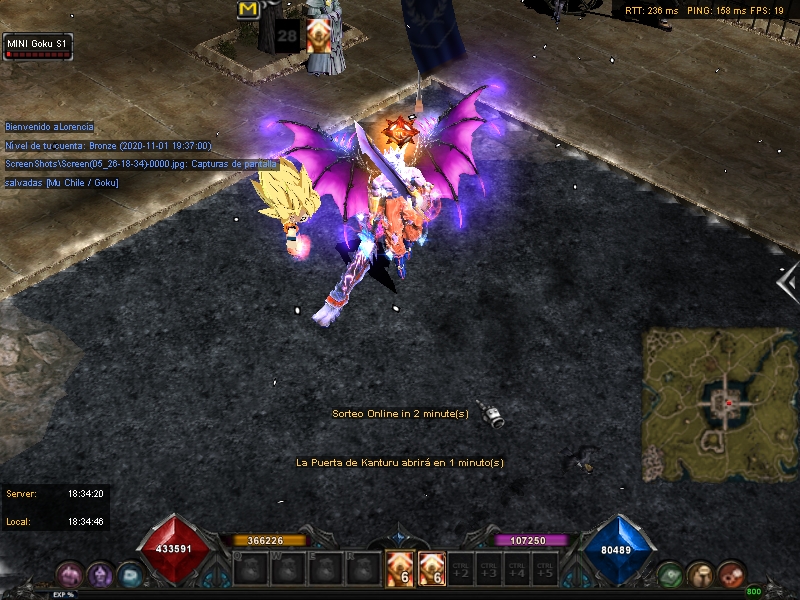The height and width of the screenshot is (600, 800).
Task: Open the green round menu button, bottom right
Action: [671, 575]
